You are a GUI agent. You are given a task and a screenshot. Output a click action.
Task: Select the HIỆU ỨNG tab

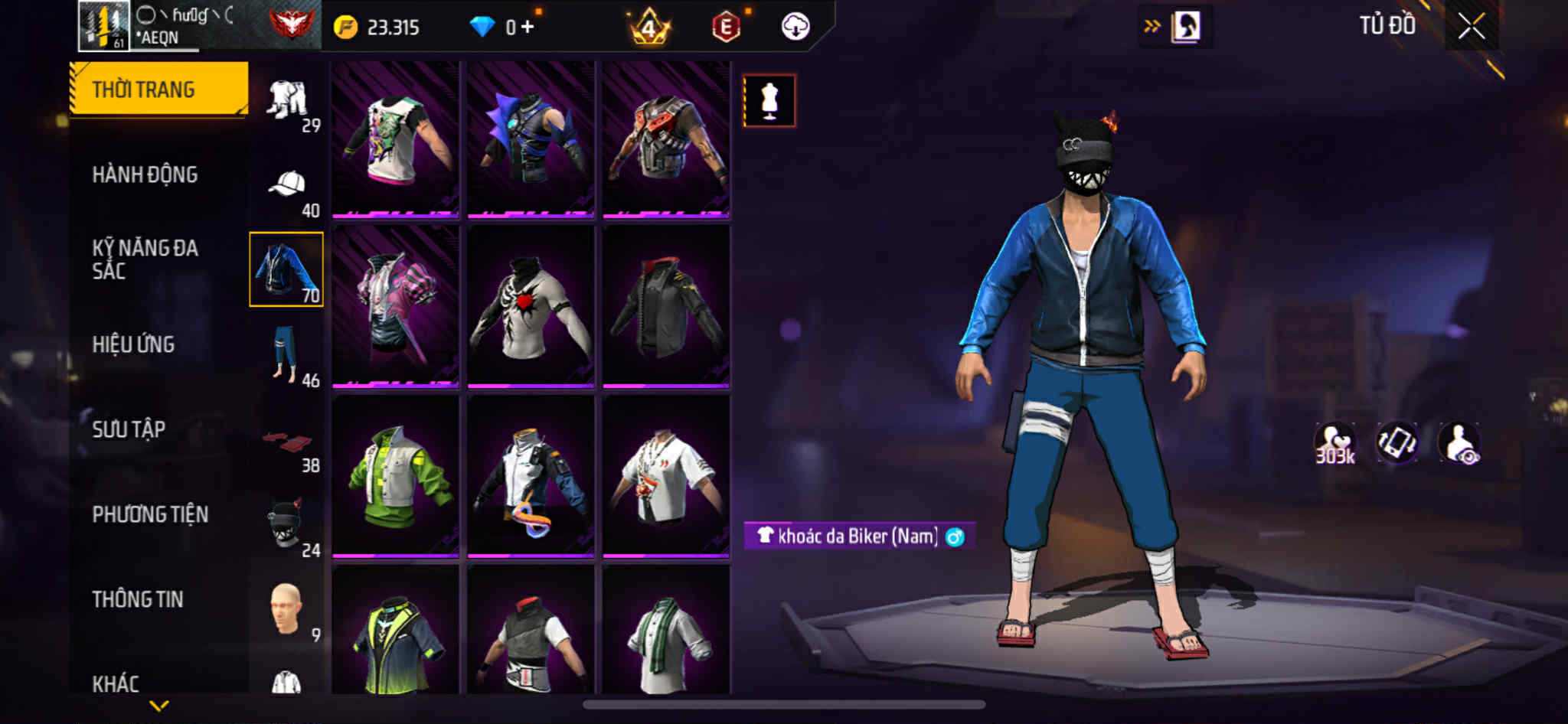[134, 344]
